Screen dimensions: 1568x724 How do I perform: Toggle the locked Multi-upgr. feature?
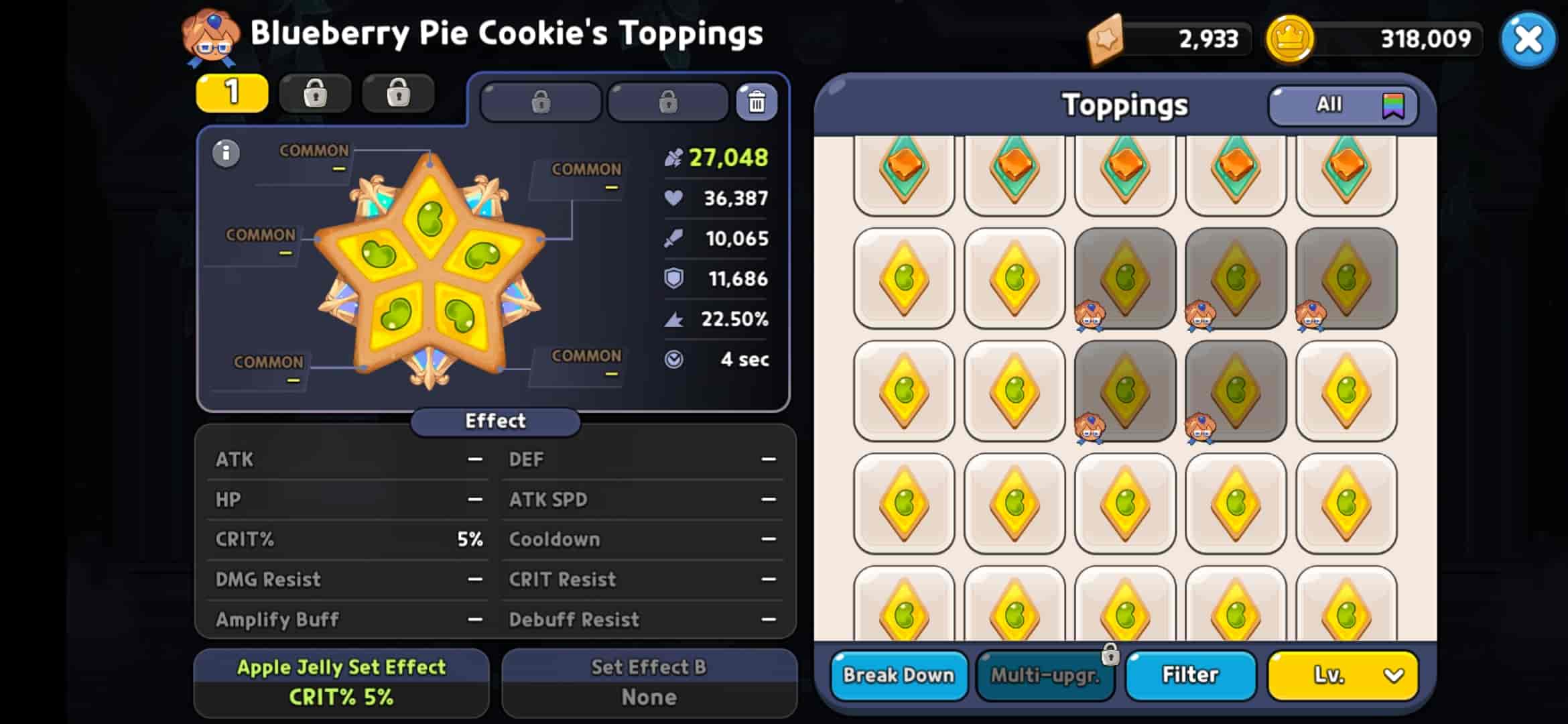click(x=1045, y=675)
